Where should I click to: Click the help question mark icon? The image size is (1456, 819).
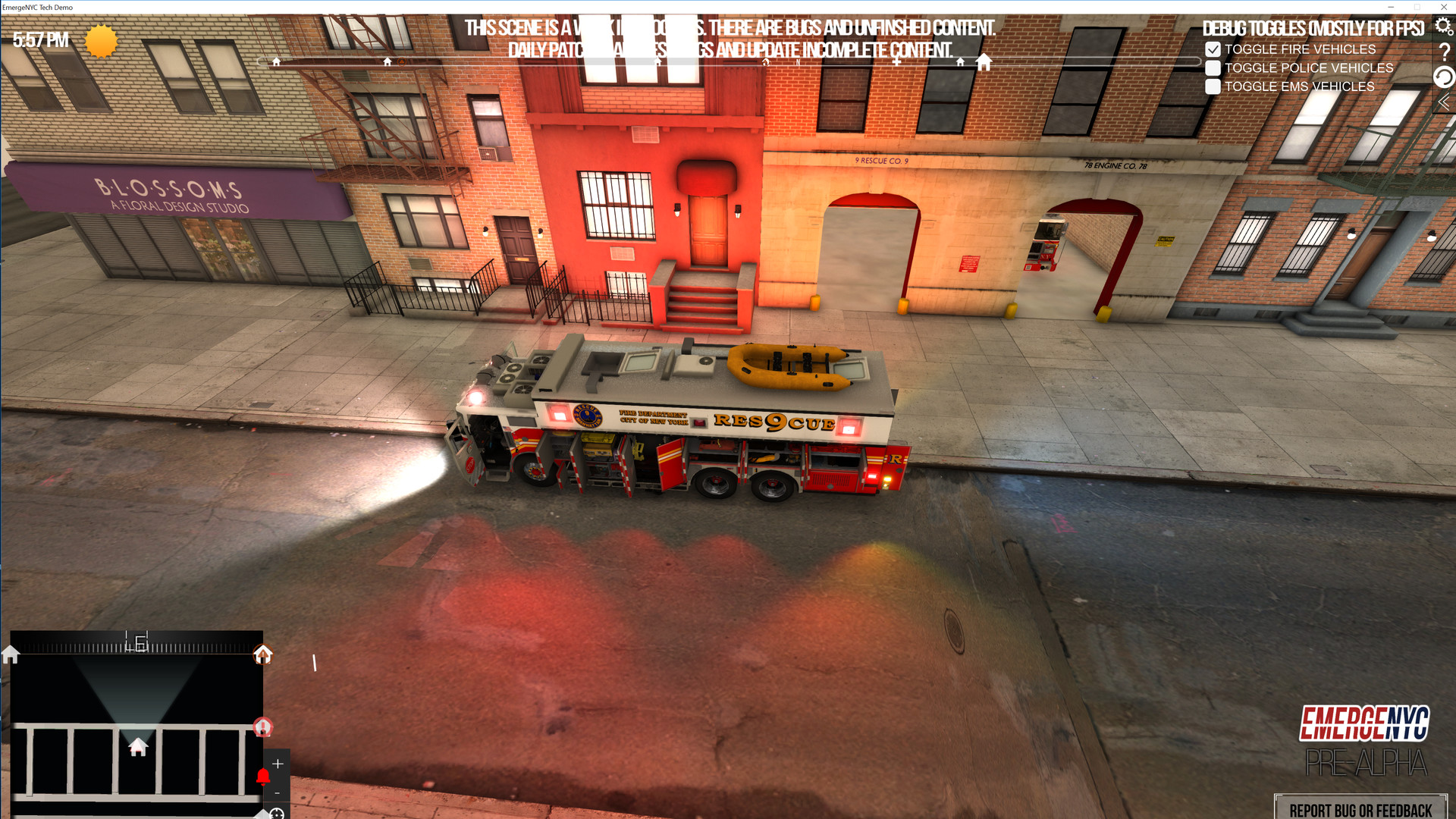(1445, 52)
